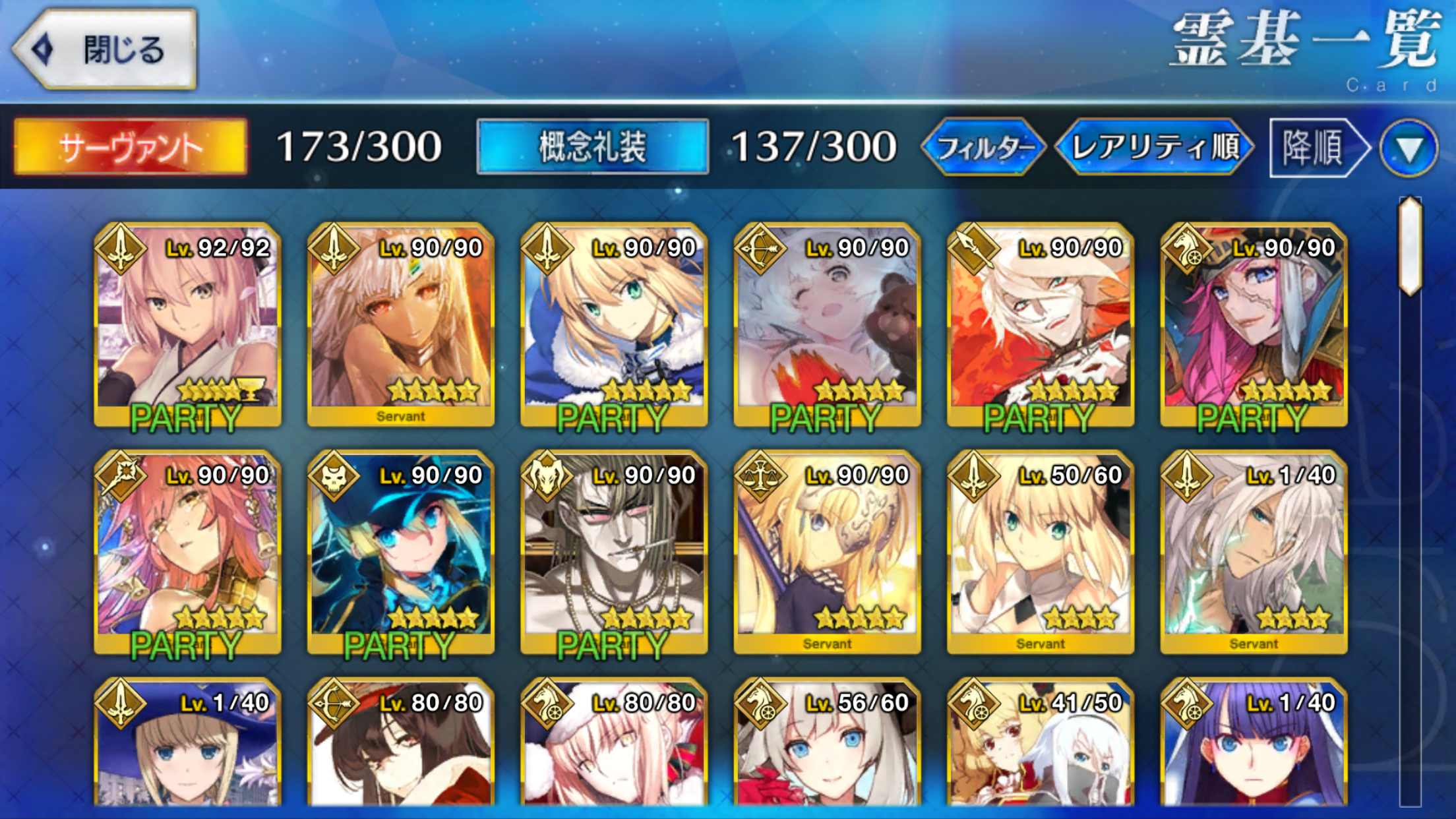Viewport: 1456px width, 819px height.
Task: Select the long-haired Berserker Lv. 90/90 card
Action: 614,552
